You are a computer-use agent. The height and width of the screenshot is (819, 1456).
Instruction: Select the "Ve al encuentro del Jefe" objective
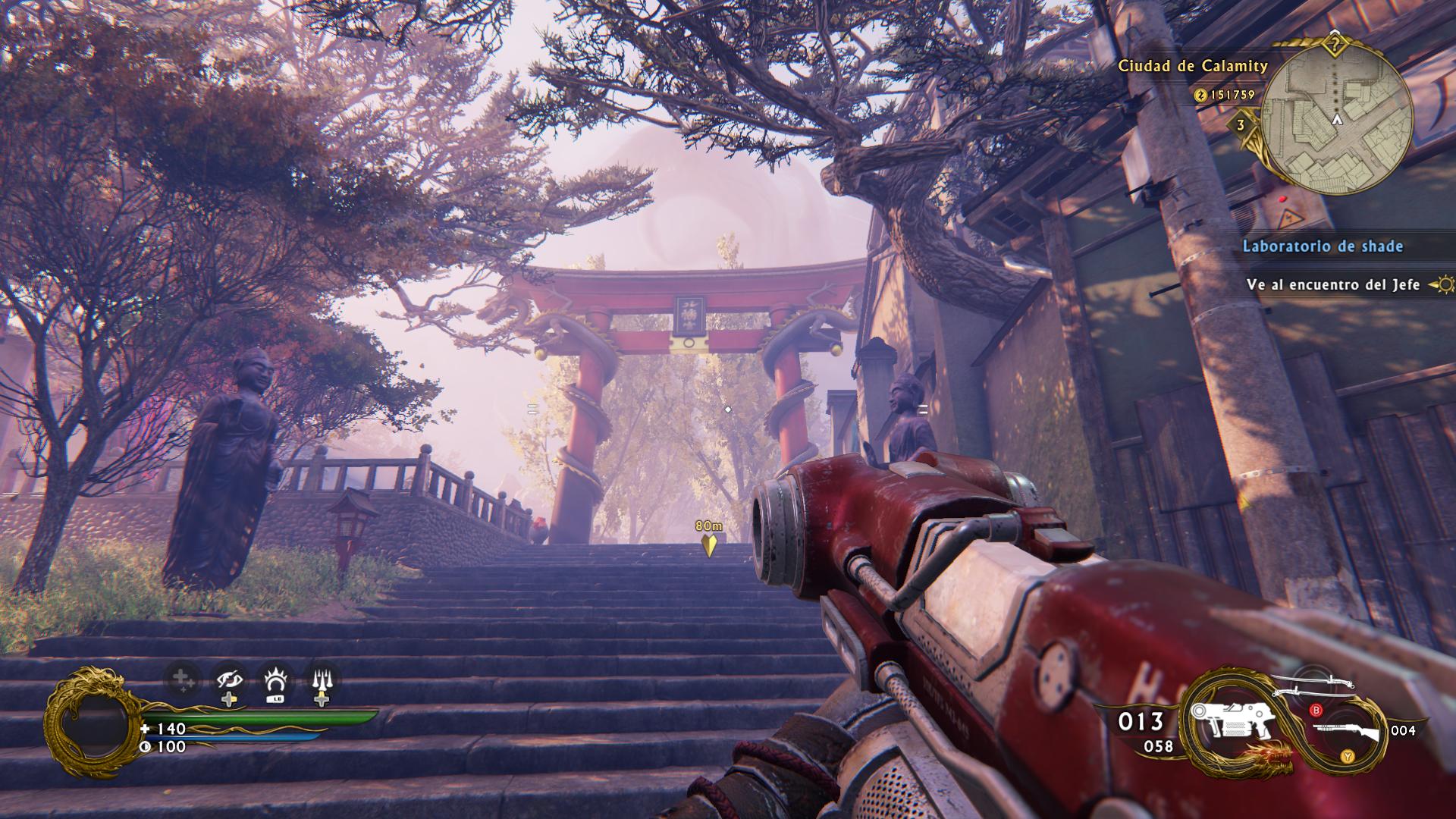(x=1332, y=285)
